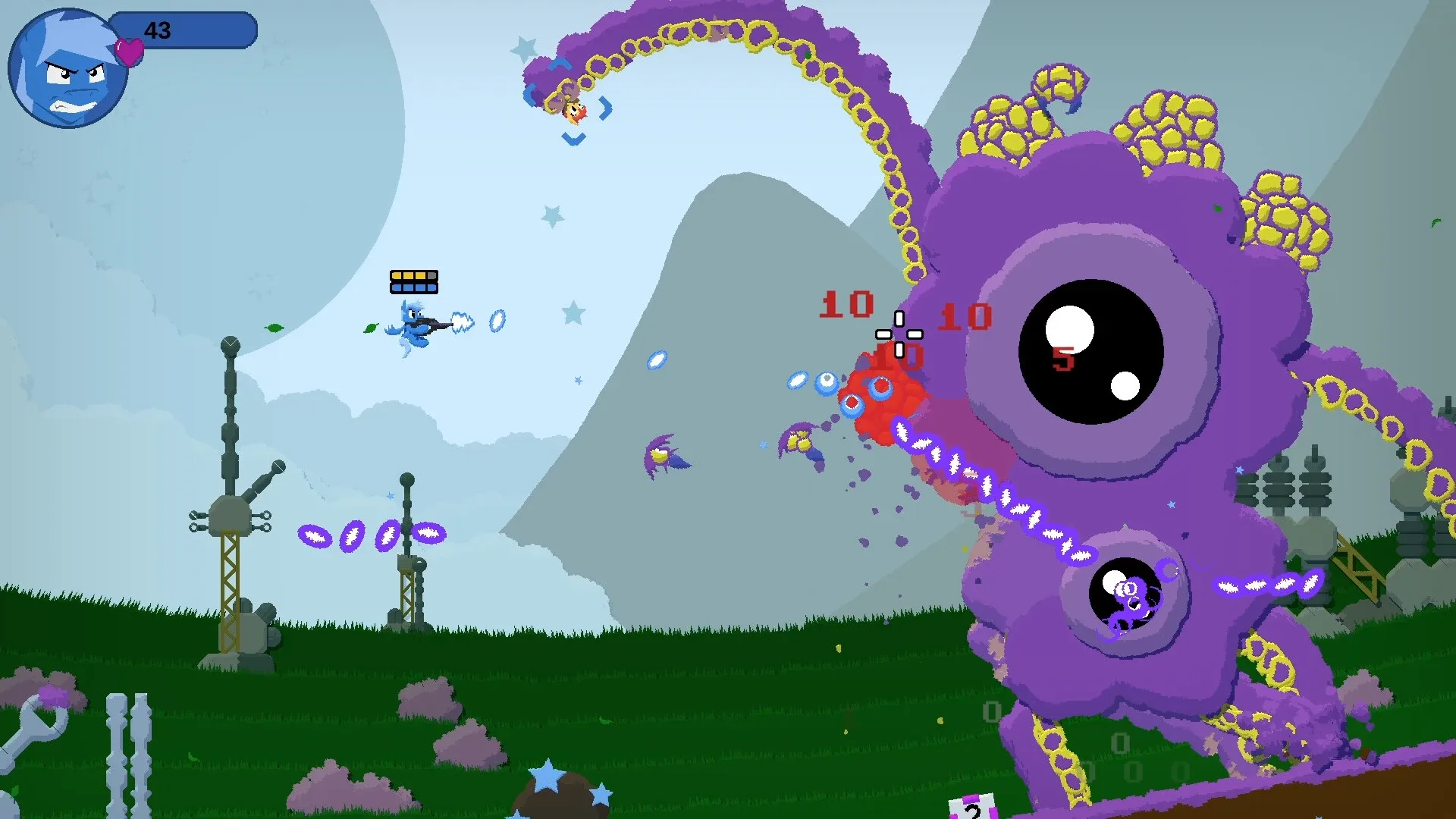Click the angry blue player avatar portrait
The image size is (1456, 819).
[67, 68]
